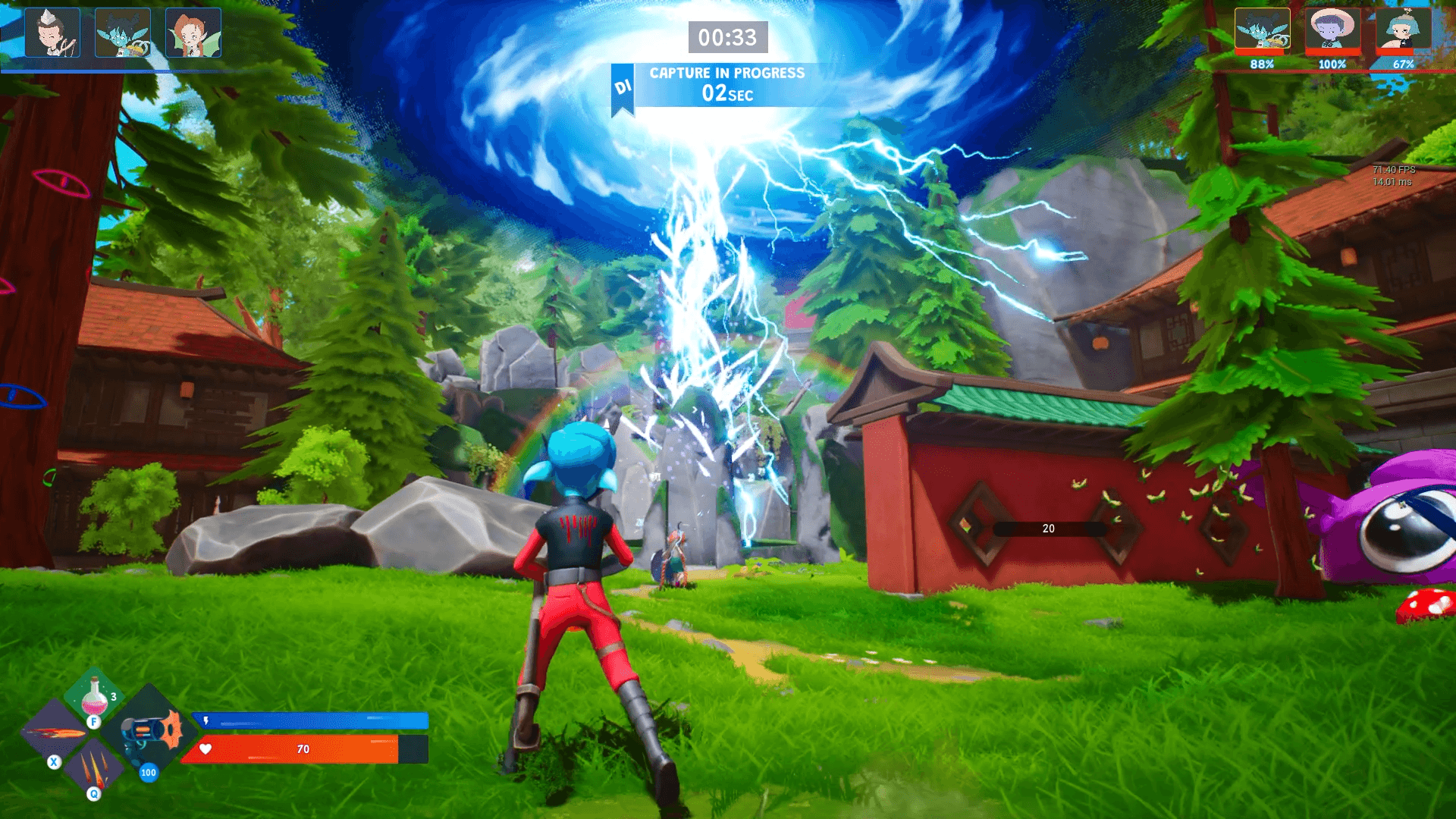Choose the teal-haired enemy portrait at 67%
Screen dimensions: 1456x819
point(1403,30)
